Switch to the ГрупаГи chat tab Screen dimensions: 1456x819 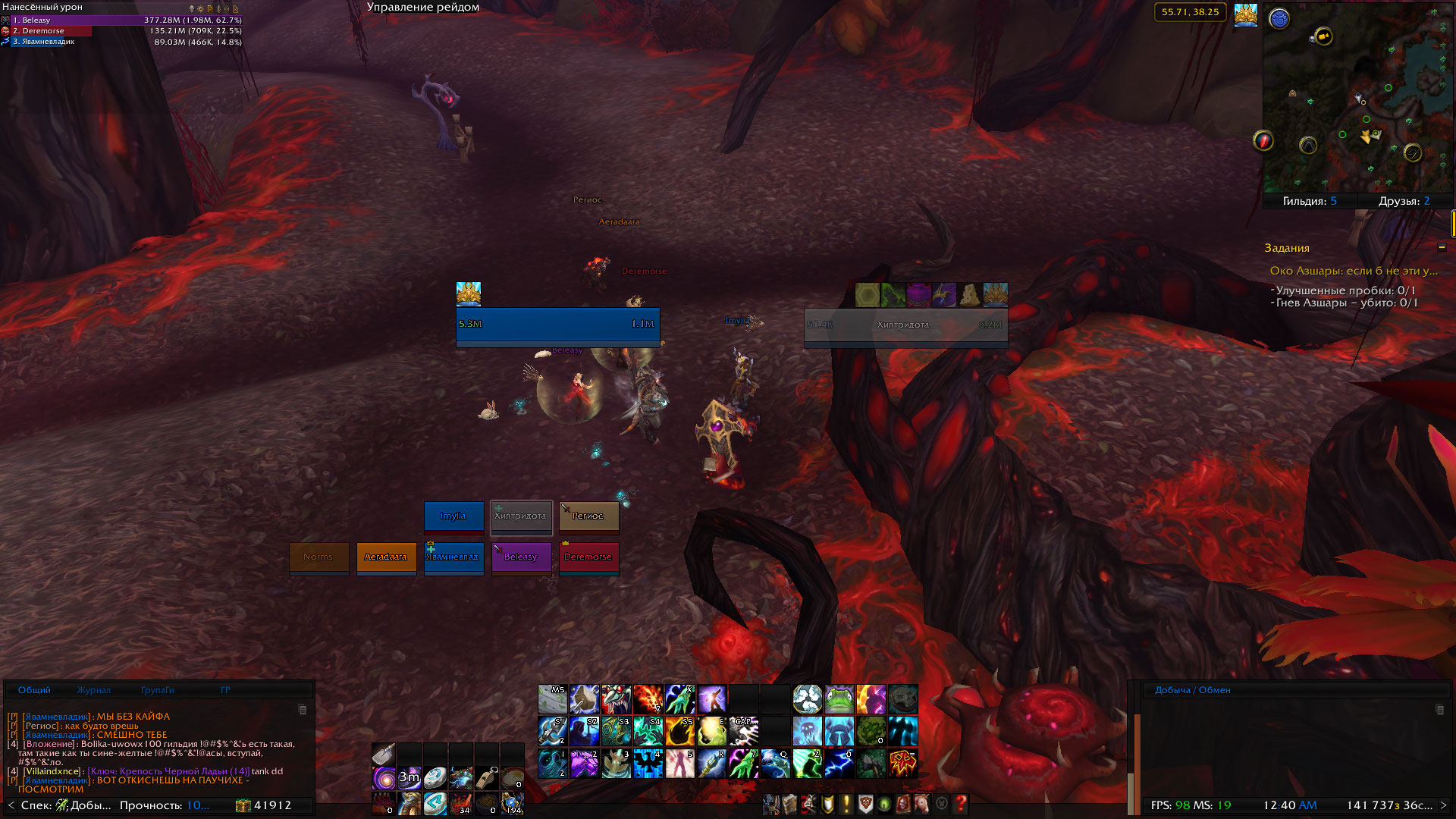157,690
